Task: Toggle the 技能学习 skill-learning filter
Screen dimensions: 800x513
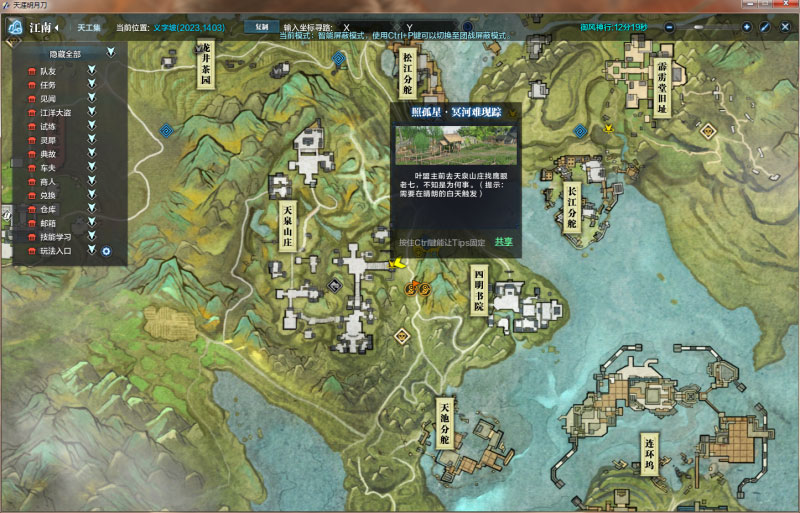Action: 91,236
